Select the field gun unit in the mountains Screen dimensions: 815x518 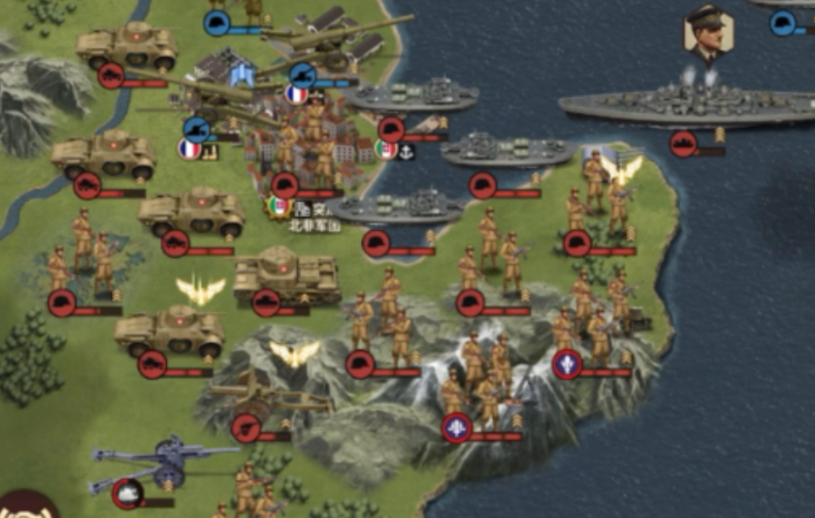click(274, 399)
